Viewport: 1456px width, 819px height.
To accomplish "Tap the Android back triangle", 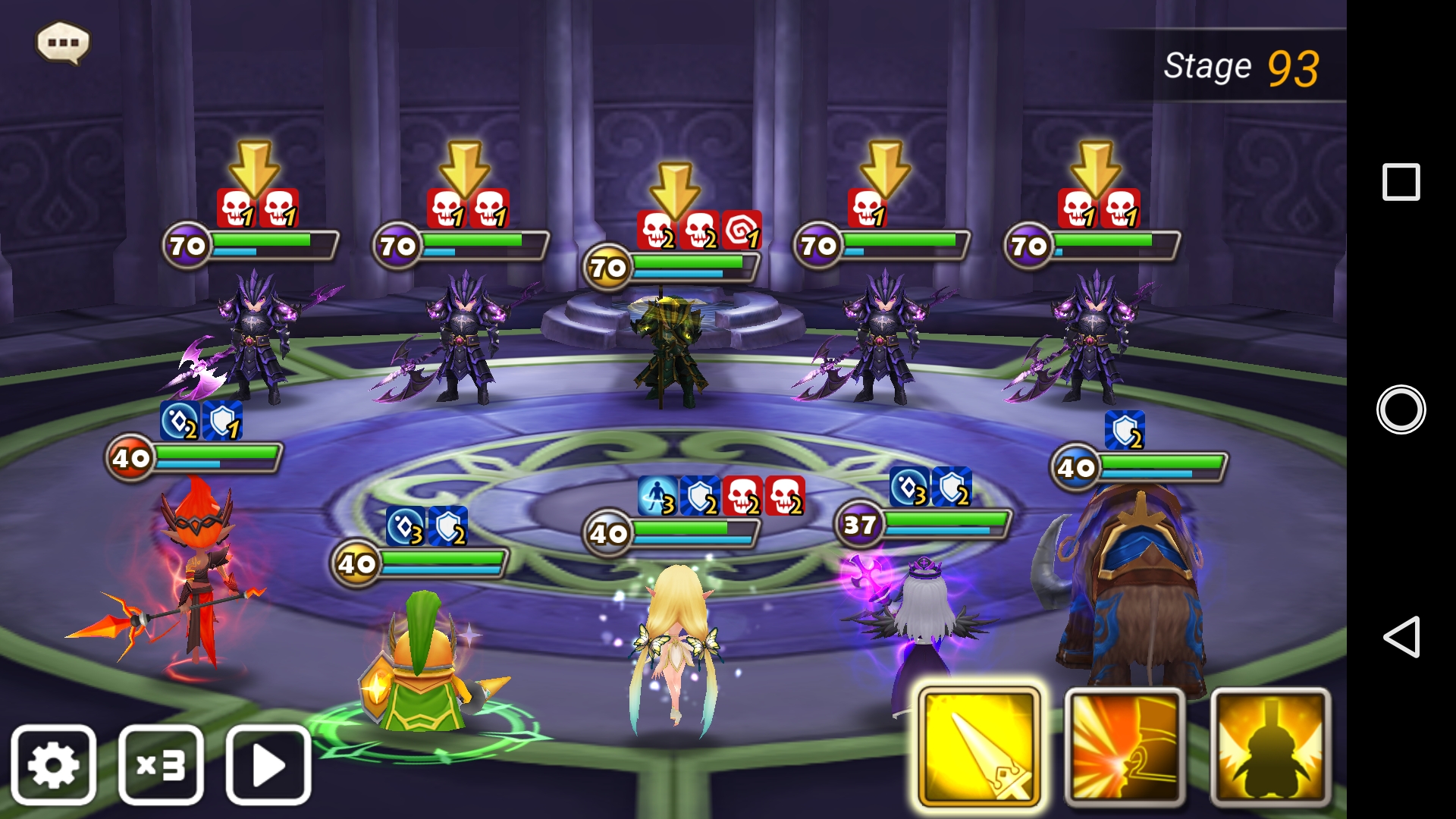I will coord(1401,636).
